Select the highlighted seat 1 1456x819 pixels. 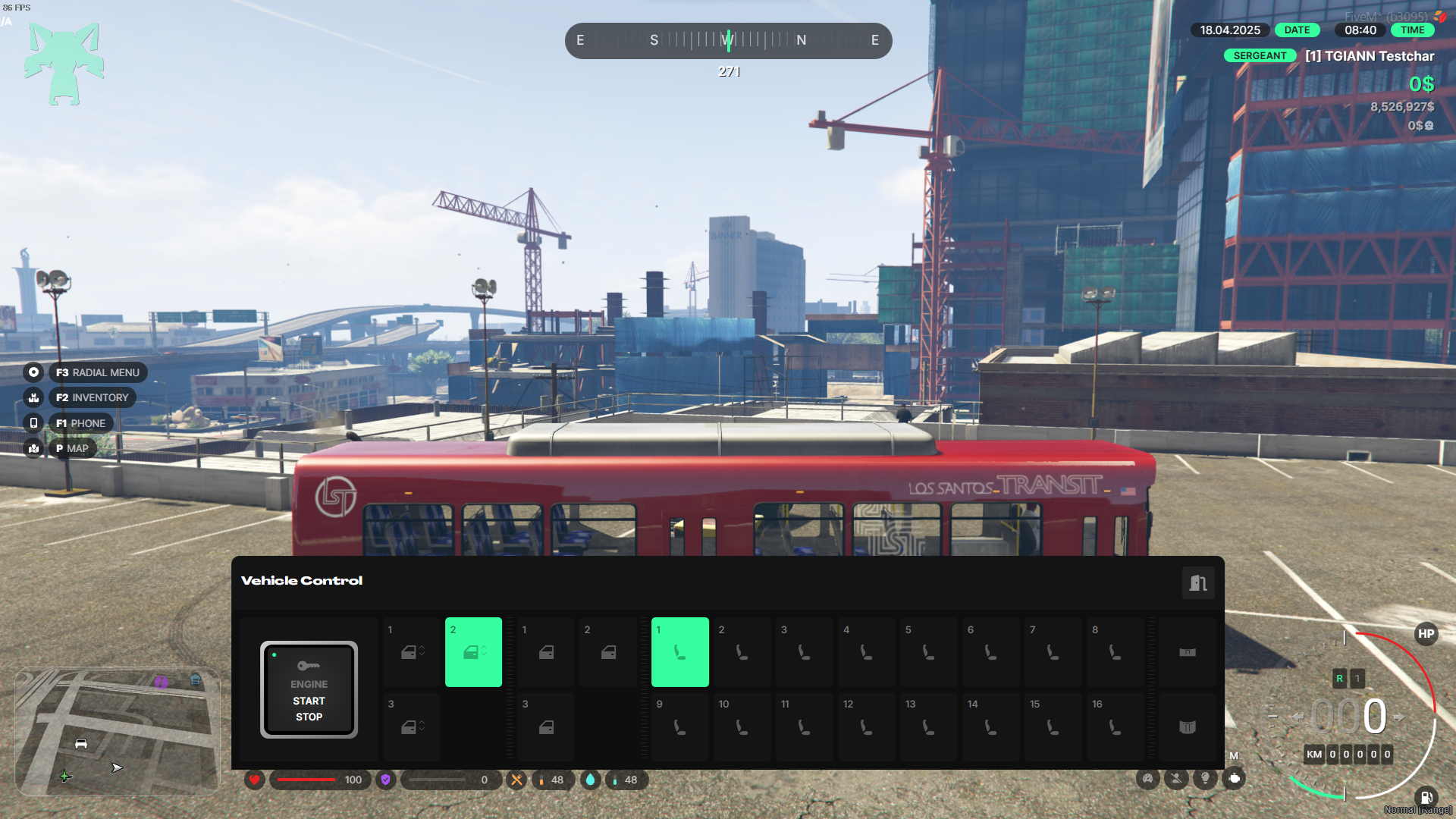click(679, 652)
